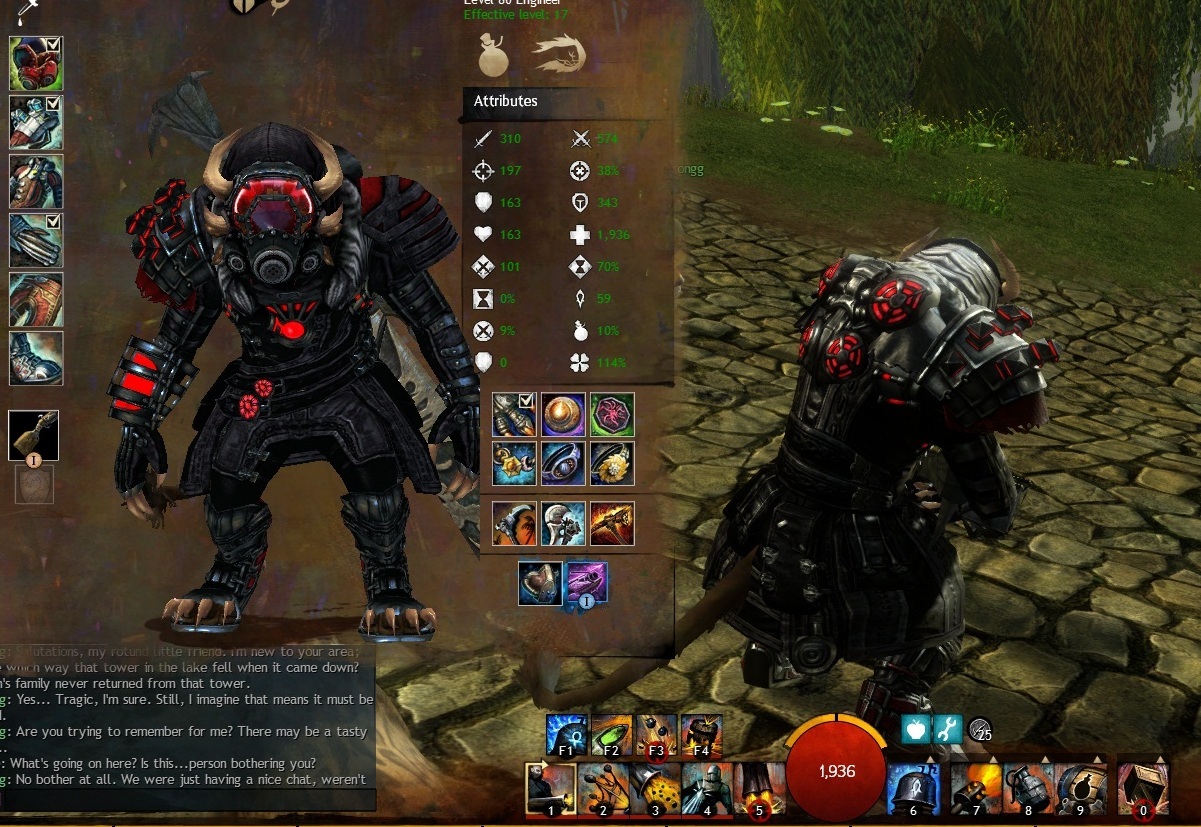
Task: Select the leggings equipment slot
Action: click(36, 299)
